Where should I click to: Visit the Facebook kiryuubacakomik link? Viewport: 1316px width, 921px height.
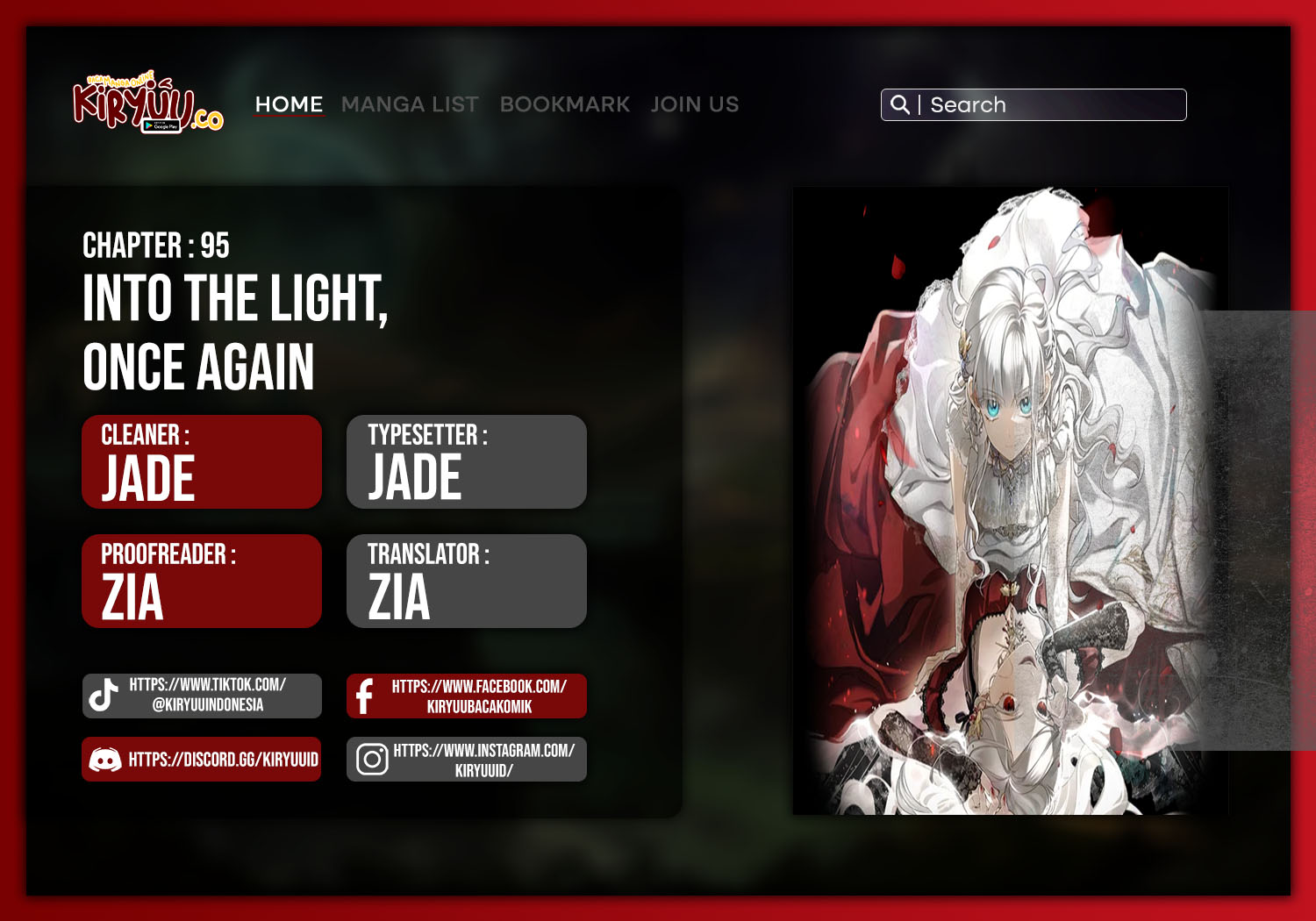pyautogui.click(x=467, y=696)
